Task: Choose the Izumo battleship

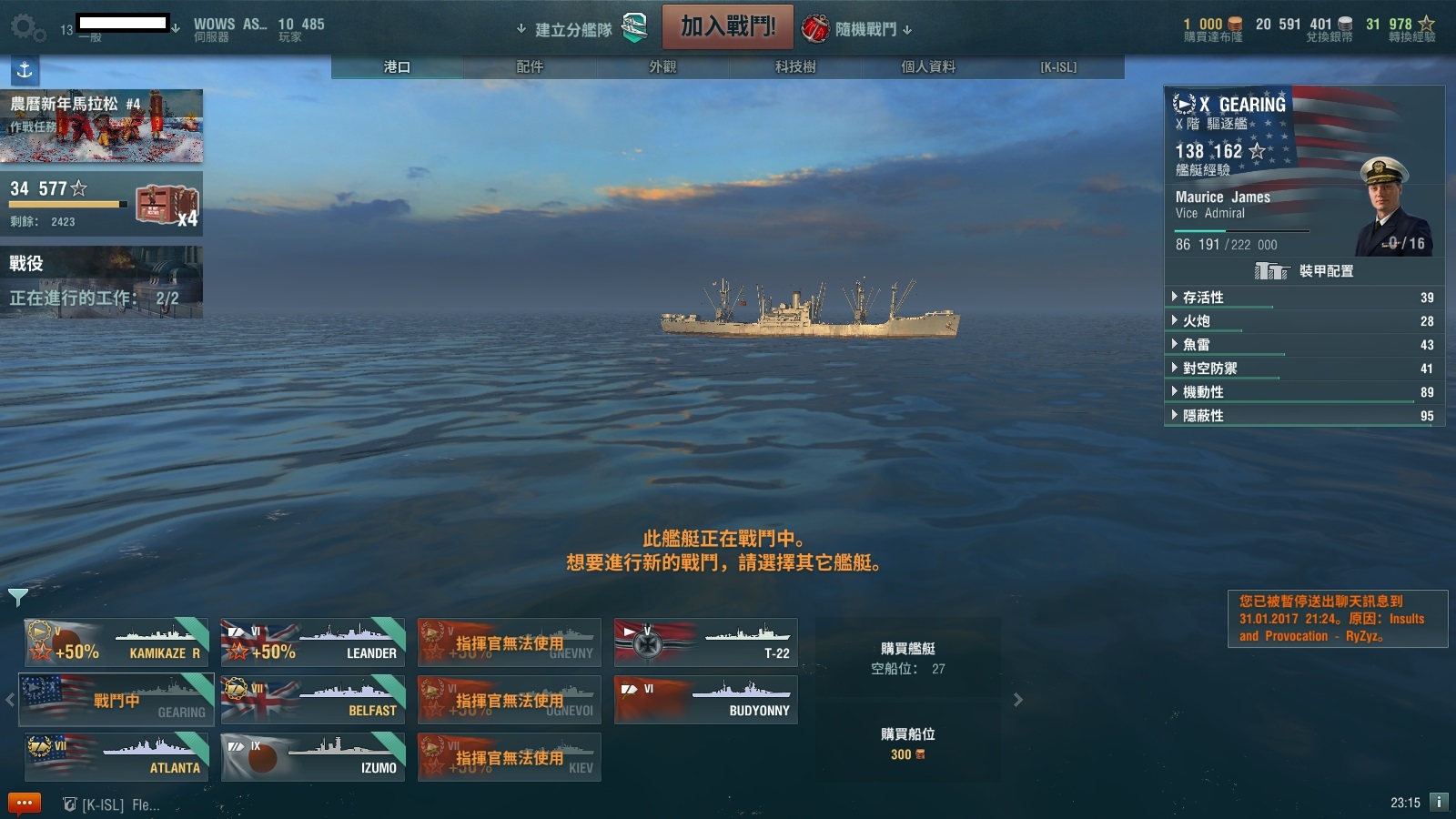Action: (x=313, y=756)
